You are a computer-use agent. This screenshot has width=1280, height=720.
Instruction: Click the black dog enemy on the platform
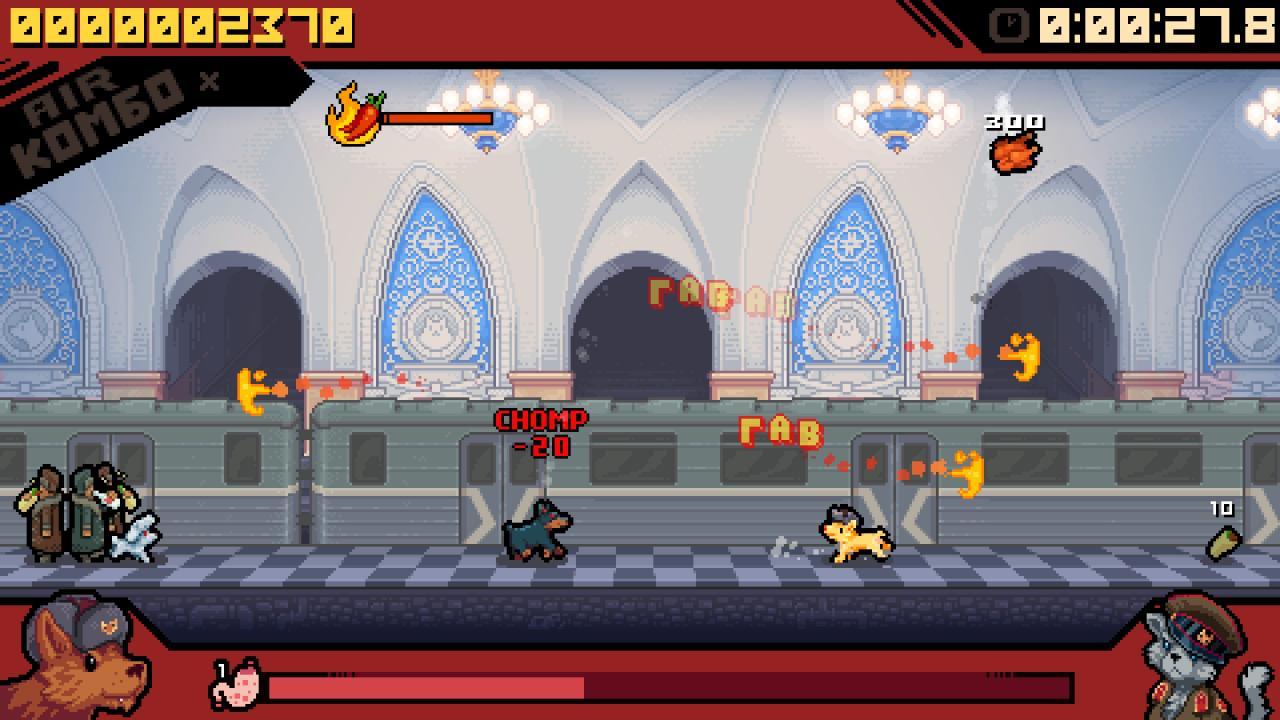540,532
